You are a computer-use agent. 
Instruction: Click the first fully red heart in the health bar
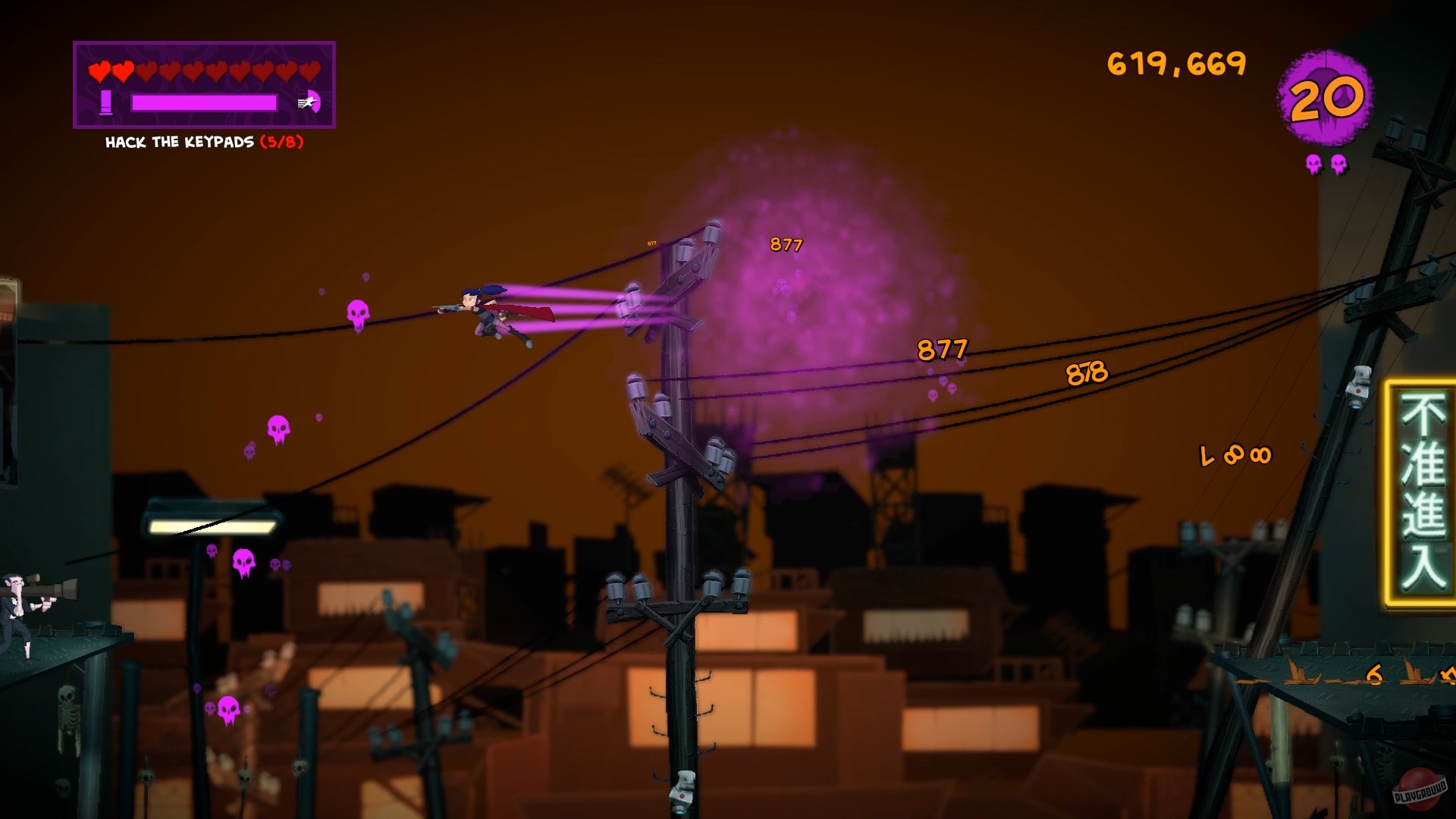click(x=99, y=72)
